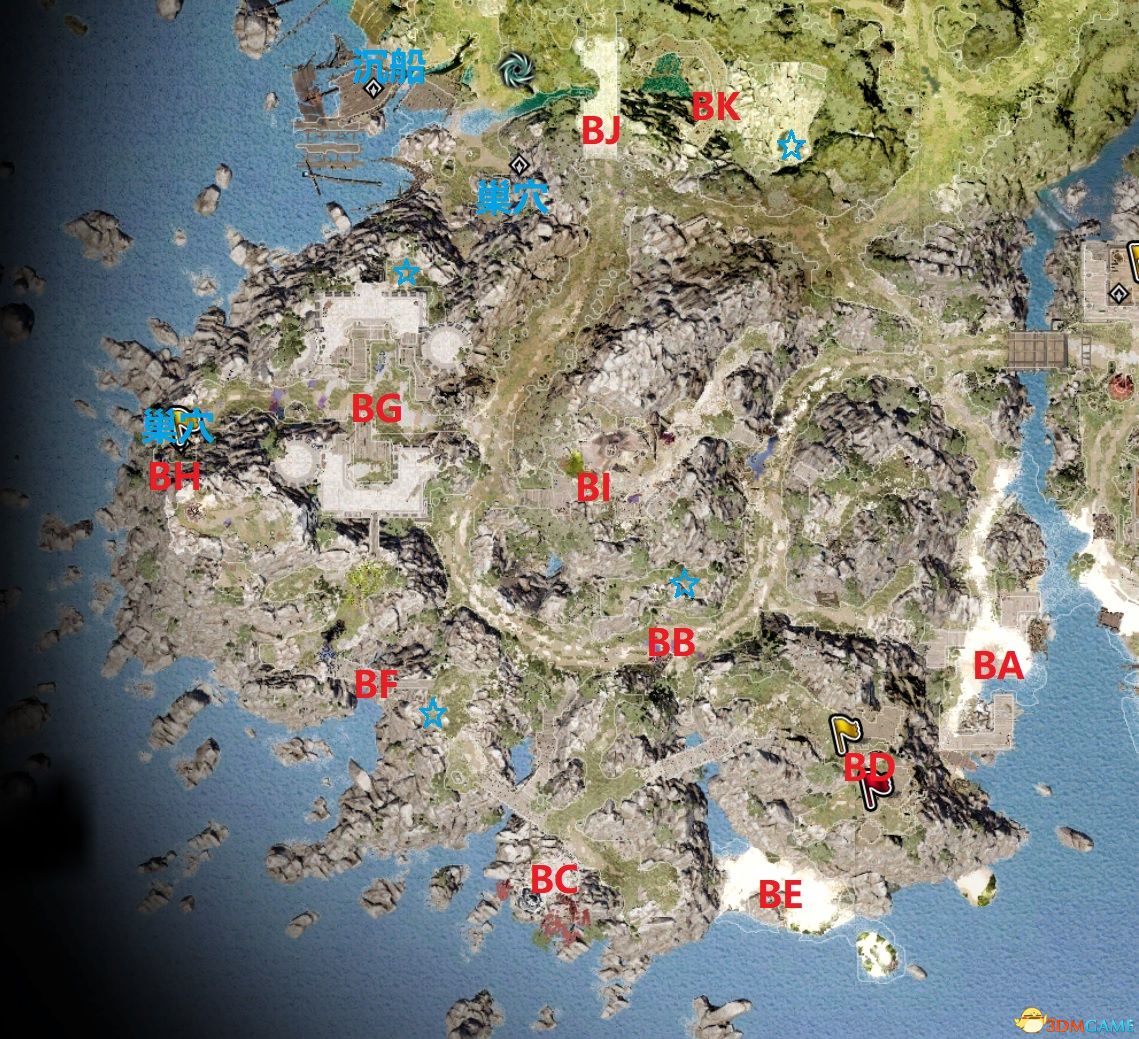Select the waypoint diamond under 沉船 label
1139x1039 pixels.
coord(374,88)
